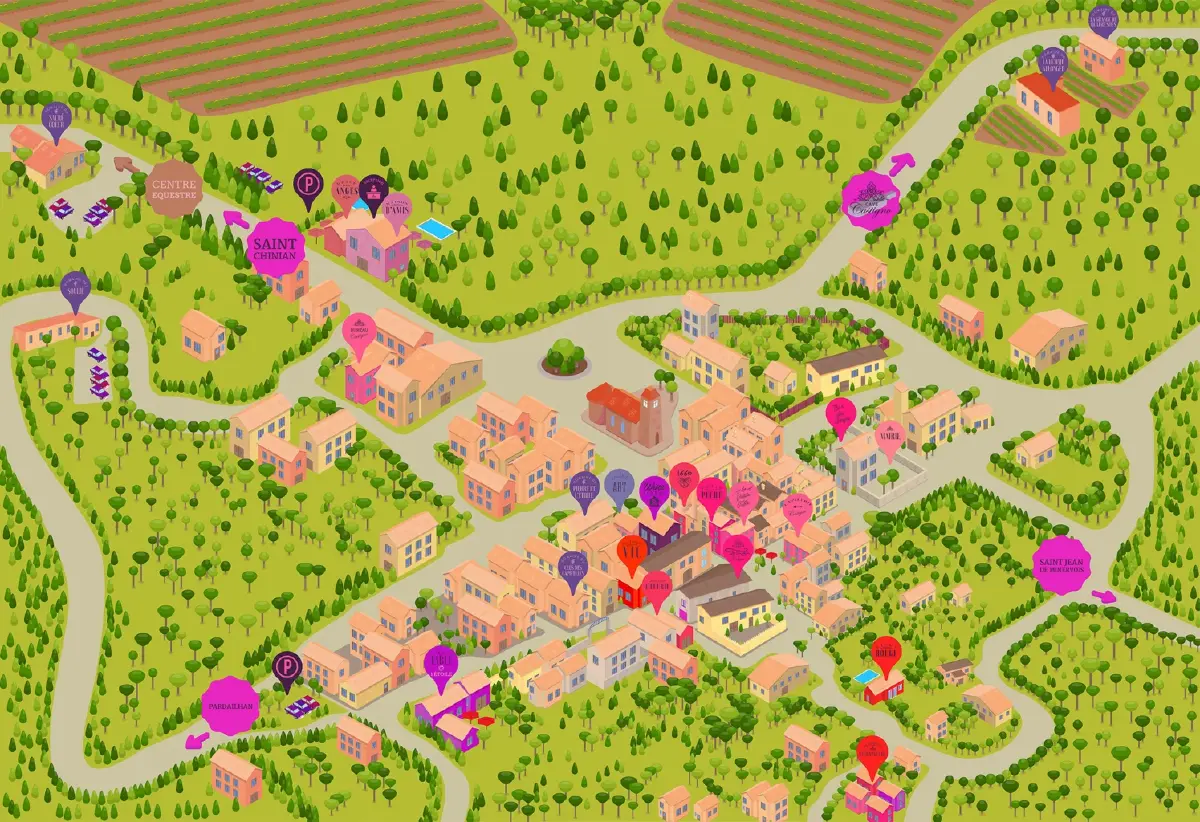This screenshot has width=1200, height=822.
Task: Select the parking pin beside Pardailhan badge
Action: (x=286, y=667)
